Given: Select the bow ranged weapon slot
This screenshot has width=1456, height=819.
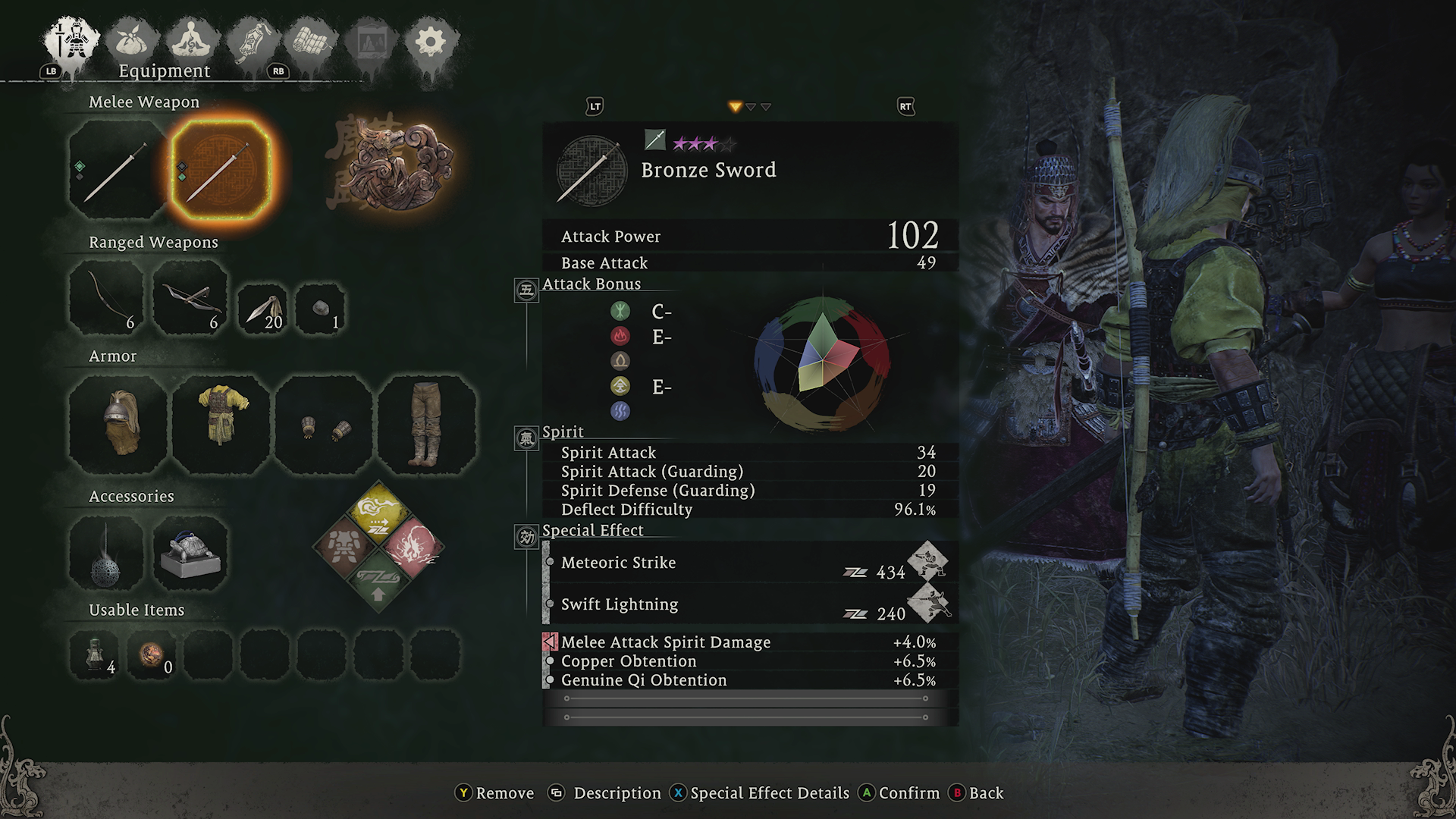Looking at the screenshot, I should coord(107,297).
